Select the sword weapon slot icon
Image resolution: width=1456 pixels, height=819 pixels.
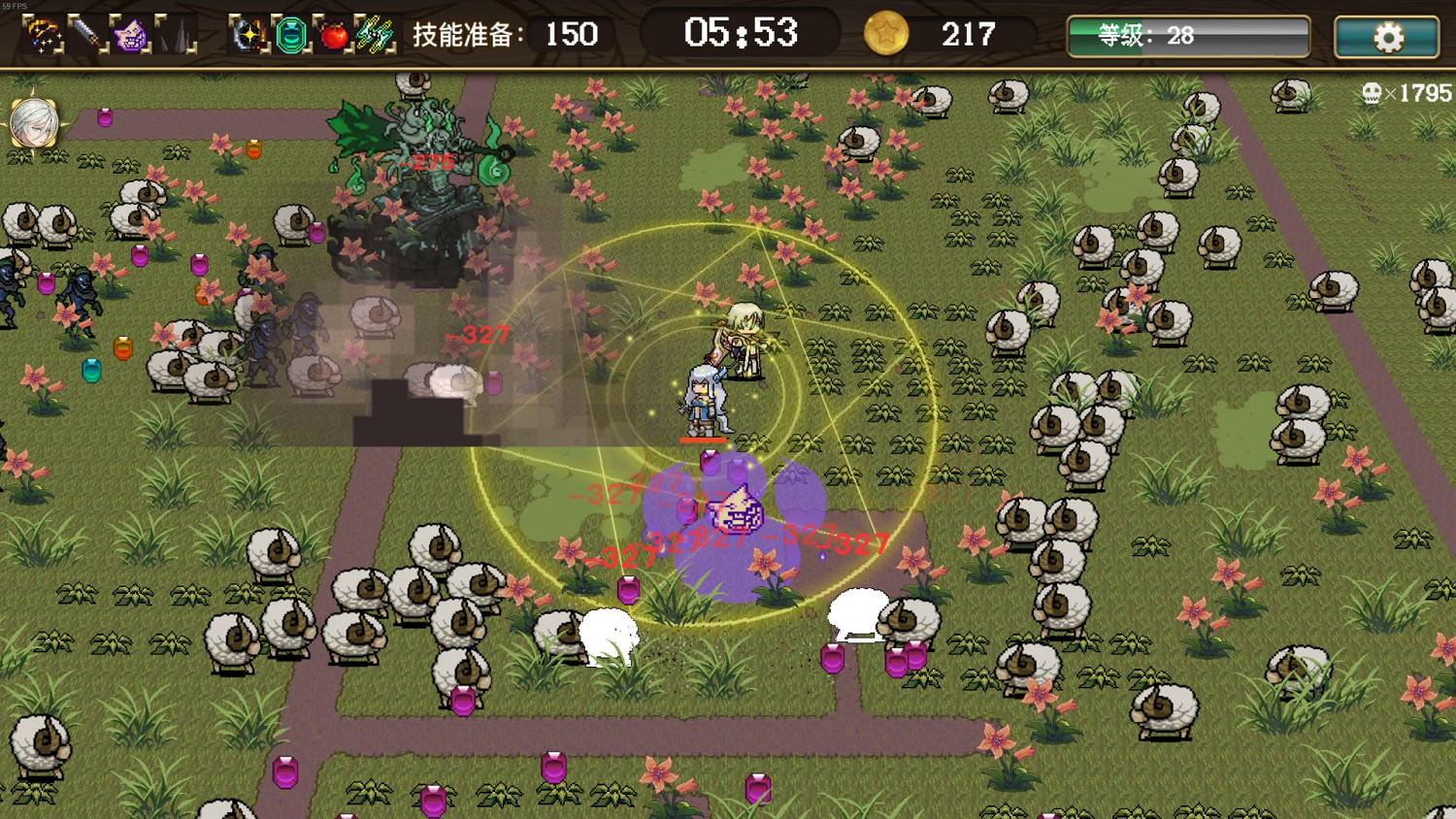coord(84,35)
